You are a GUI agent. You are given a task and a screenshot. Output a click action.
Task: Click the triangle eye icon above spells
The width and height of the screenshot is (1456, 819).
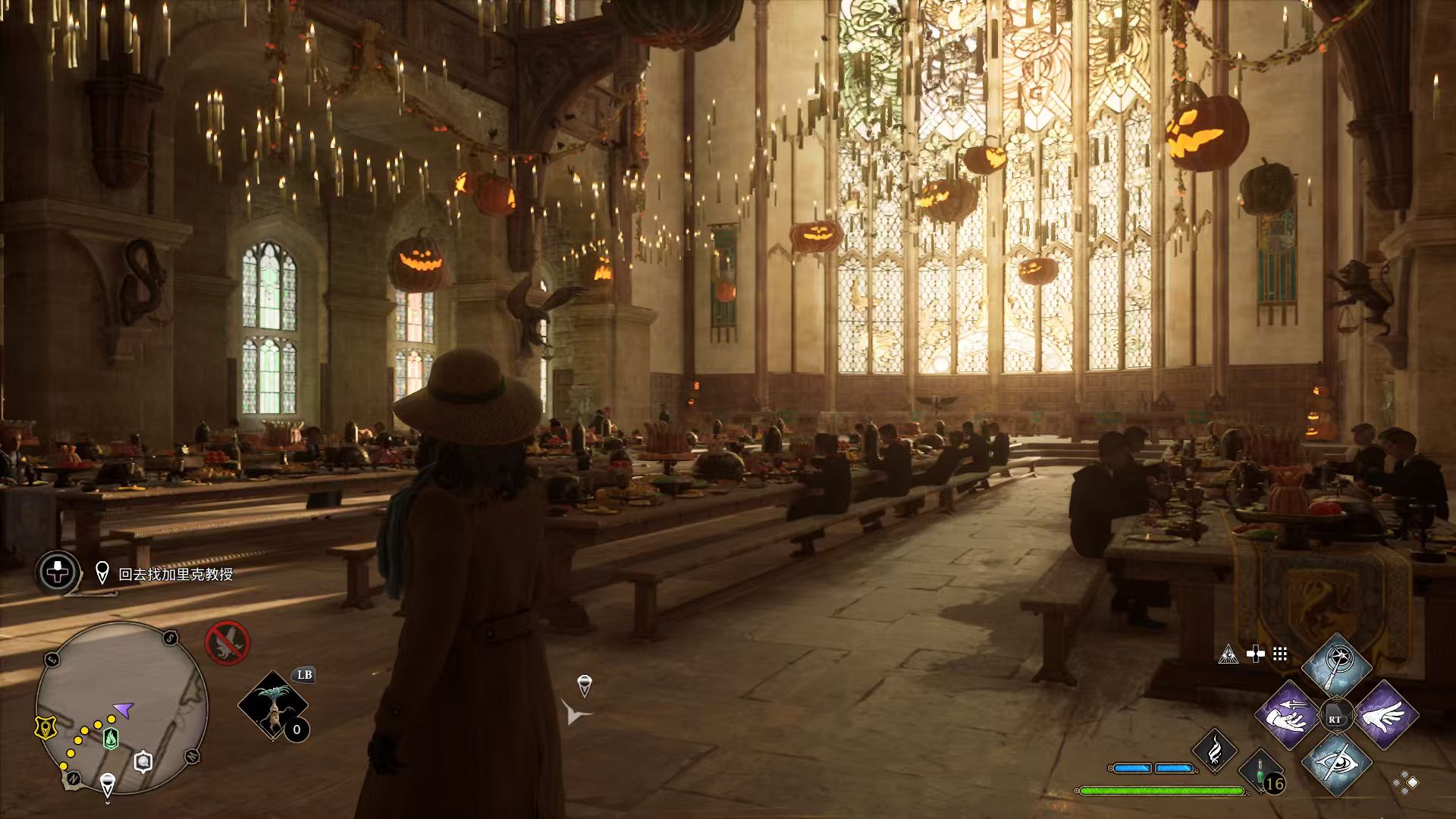click(1228, 654)
